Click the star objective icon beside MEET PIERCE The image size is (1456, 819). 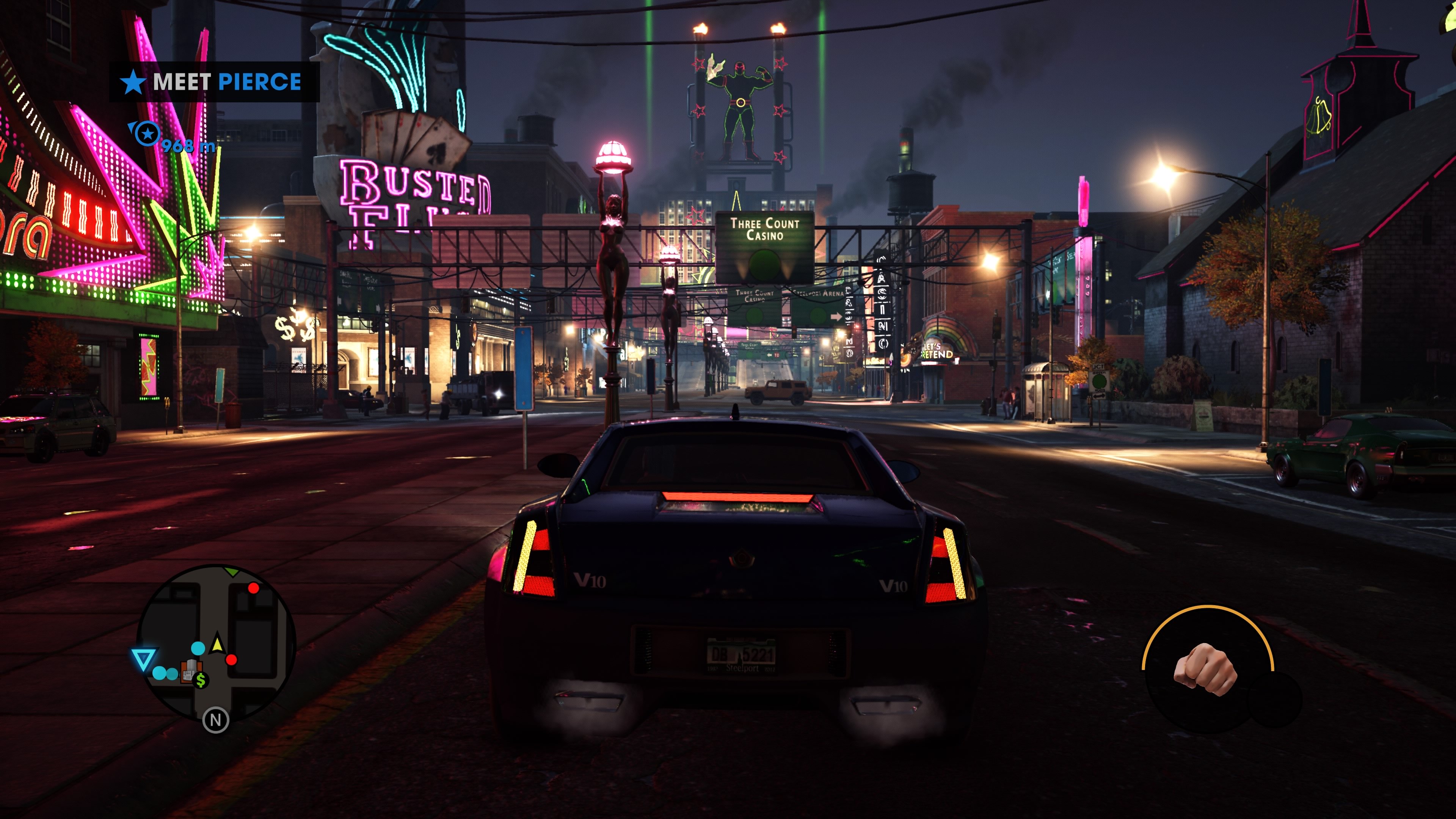click(133, 82)
